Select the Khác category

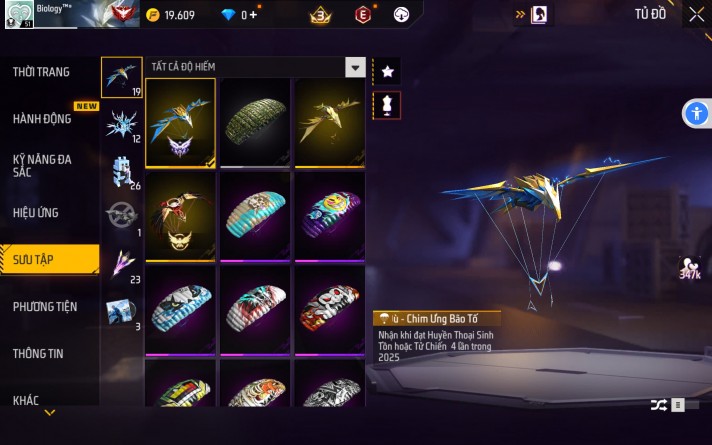26,400
